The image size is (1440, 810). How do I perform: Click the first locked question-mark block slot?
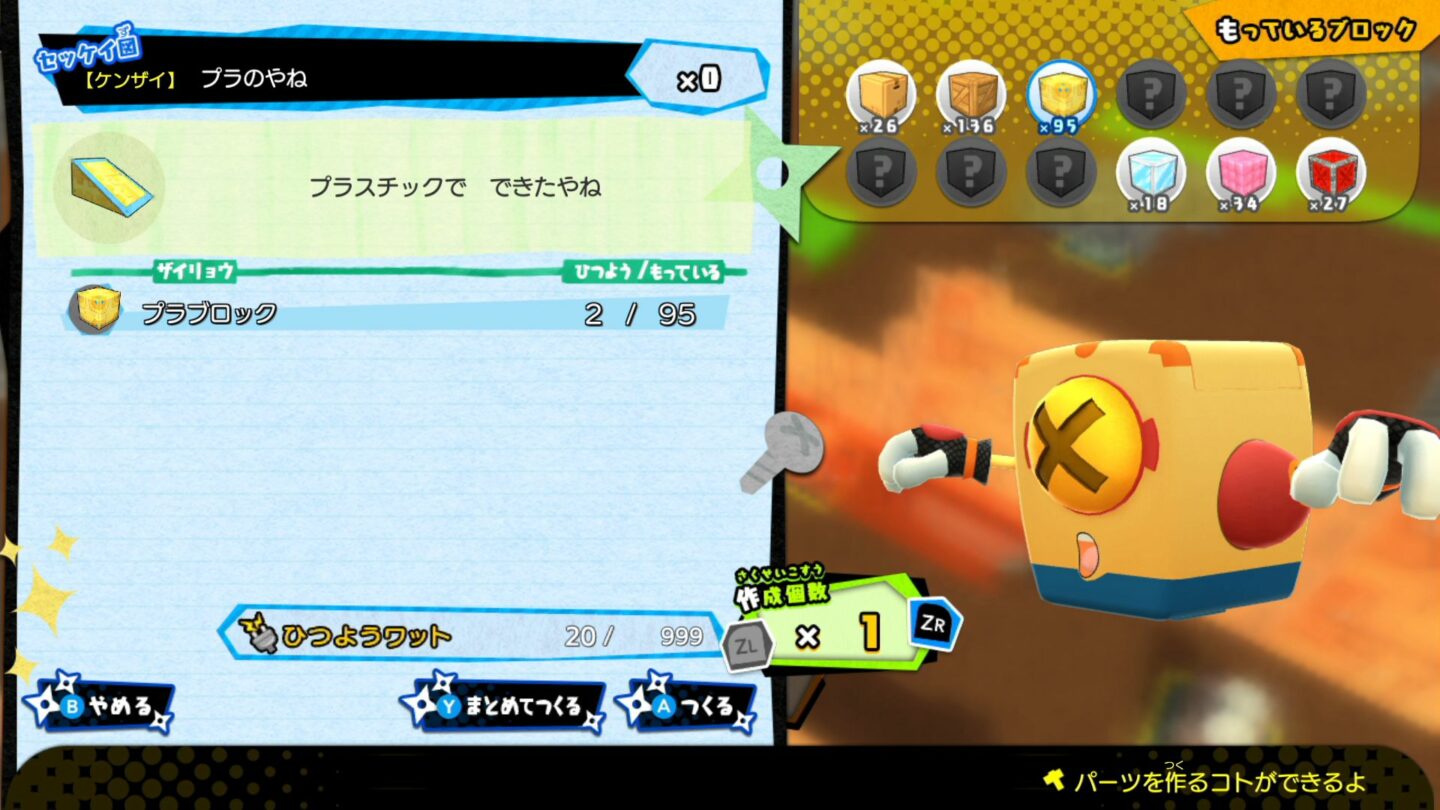(x=1152, y=92)
